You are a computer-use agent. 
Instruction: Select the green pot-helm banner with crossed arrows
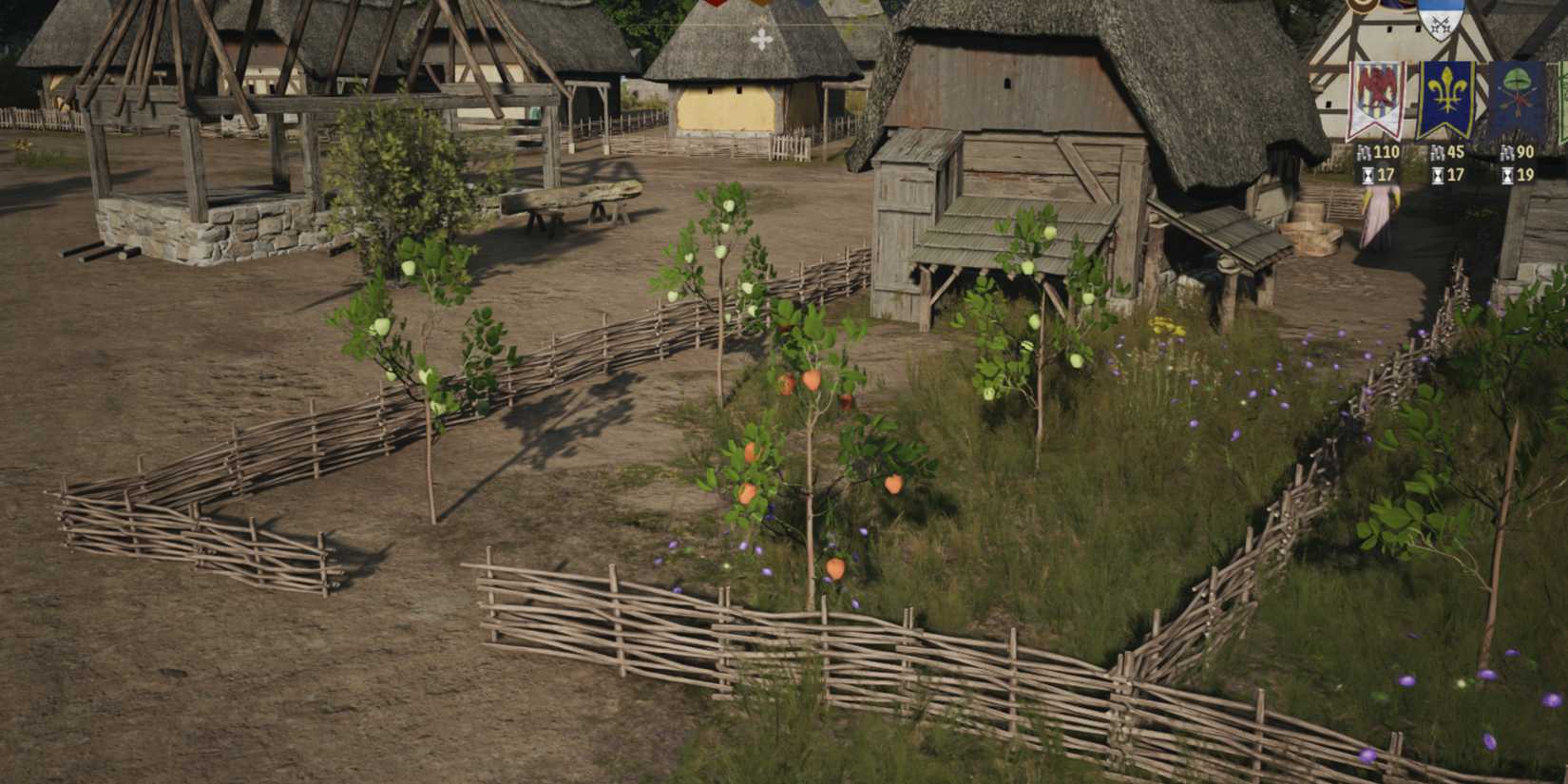1517,91
